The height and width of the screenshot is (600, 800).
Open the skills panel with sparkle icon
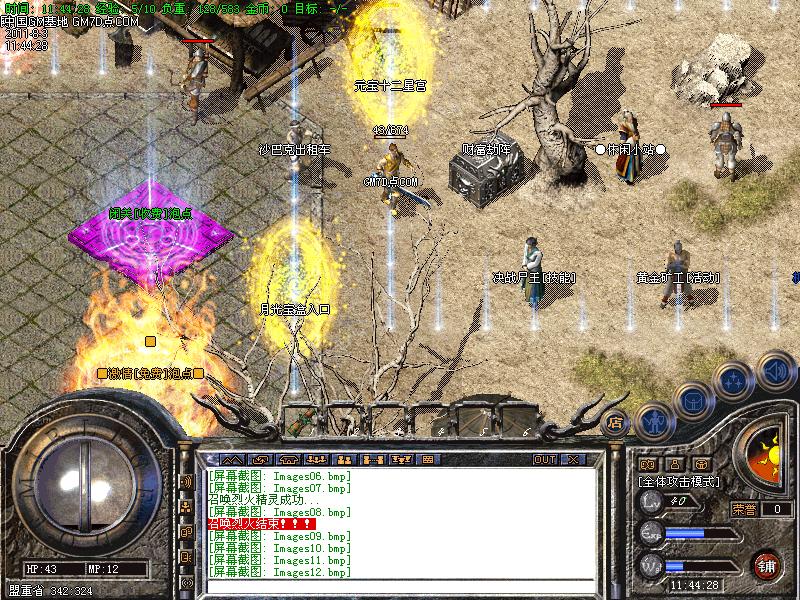coord(733,379)
